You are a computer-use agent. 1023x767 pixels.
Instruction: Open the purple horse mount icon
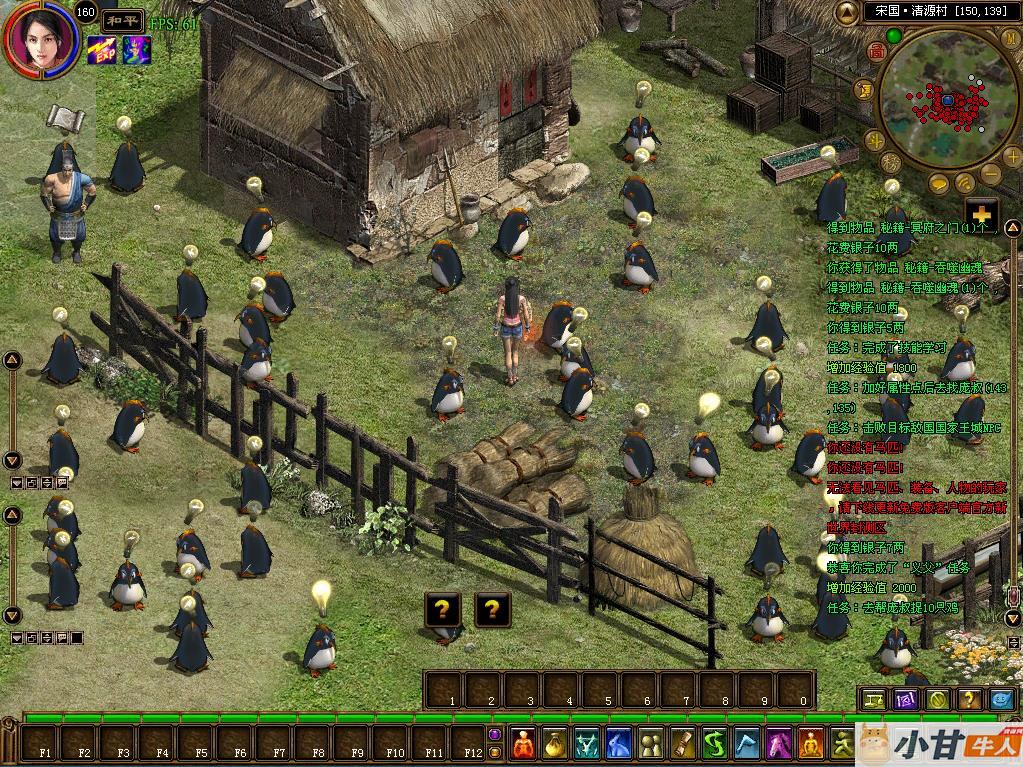tap(778, 743)
